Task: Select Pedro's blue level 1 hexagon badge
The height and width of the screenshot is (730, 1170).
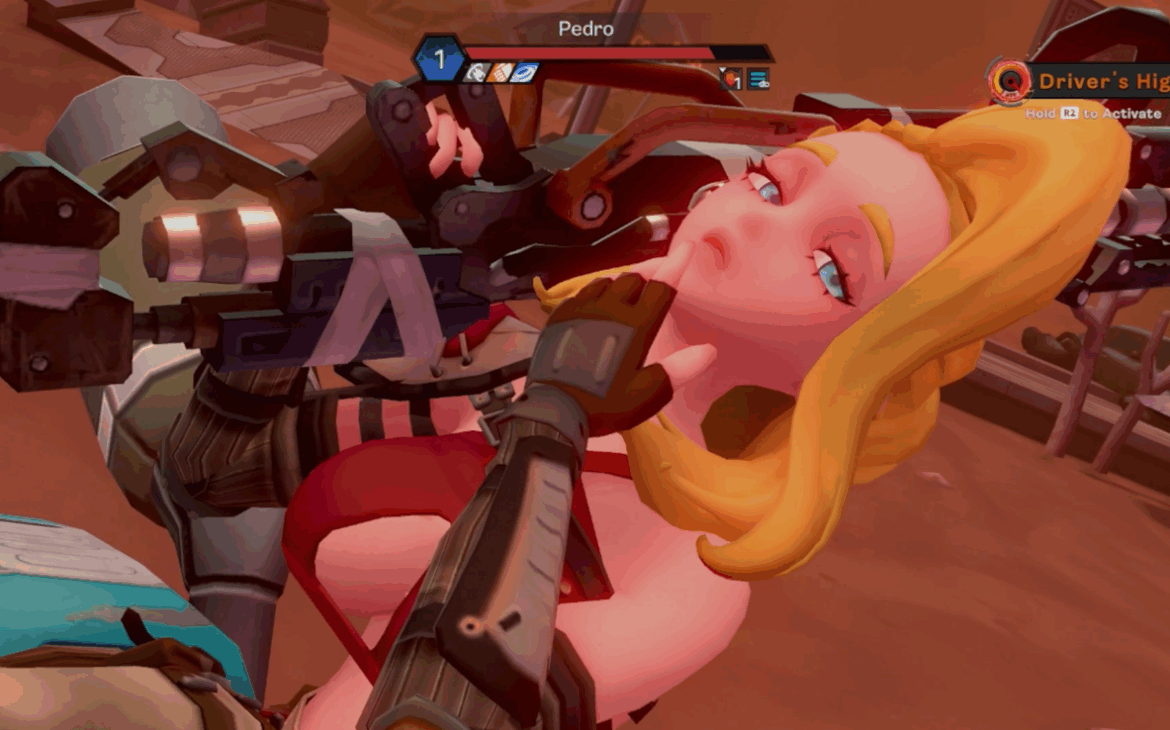Action: (439, 60)
